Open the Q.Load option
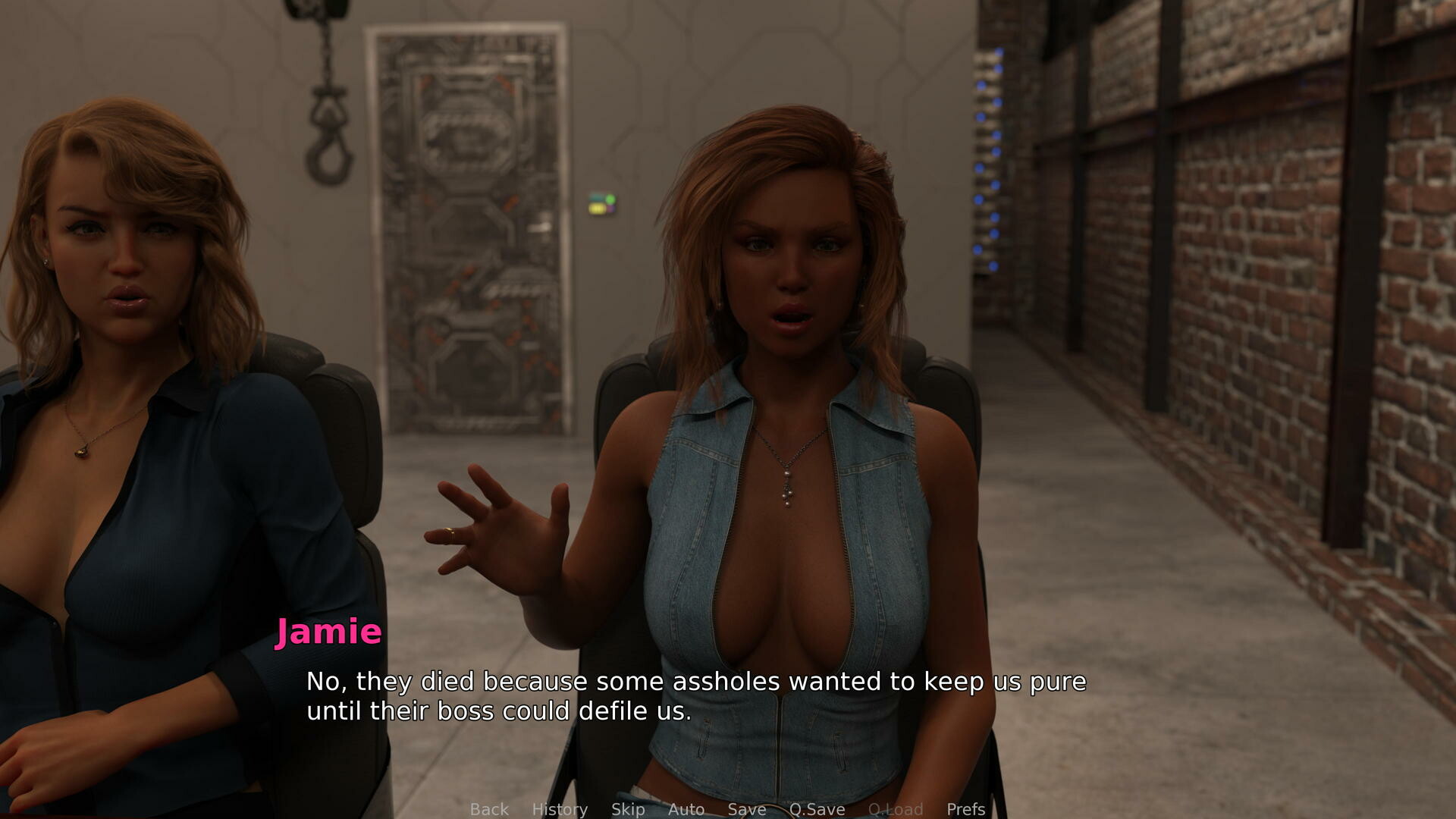The height and width of the screenshot is (819, 1456). [897, 809]
